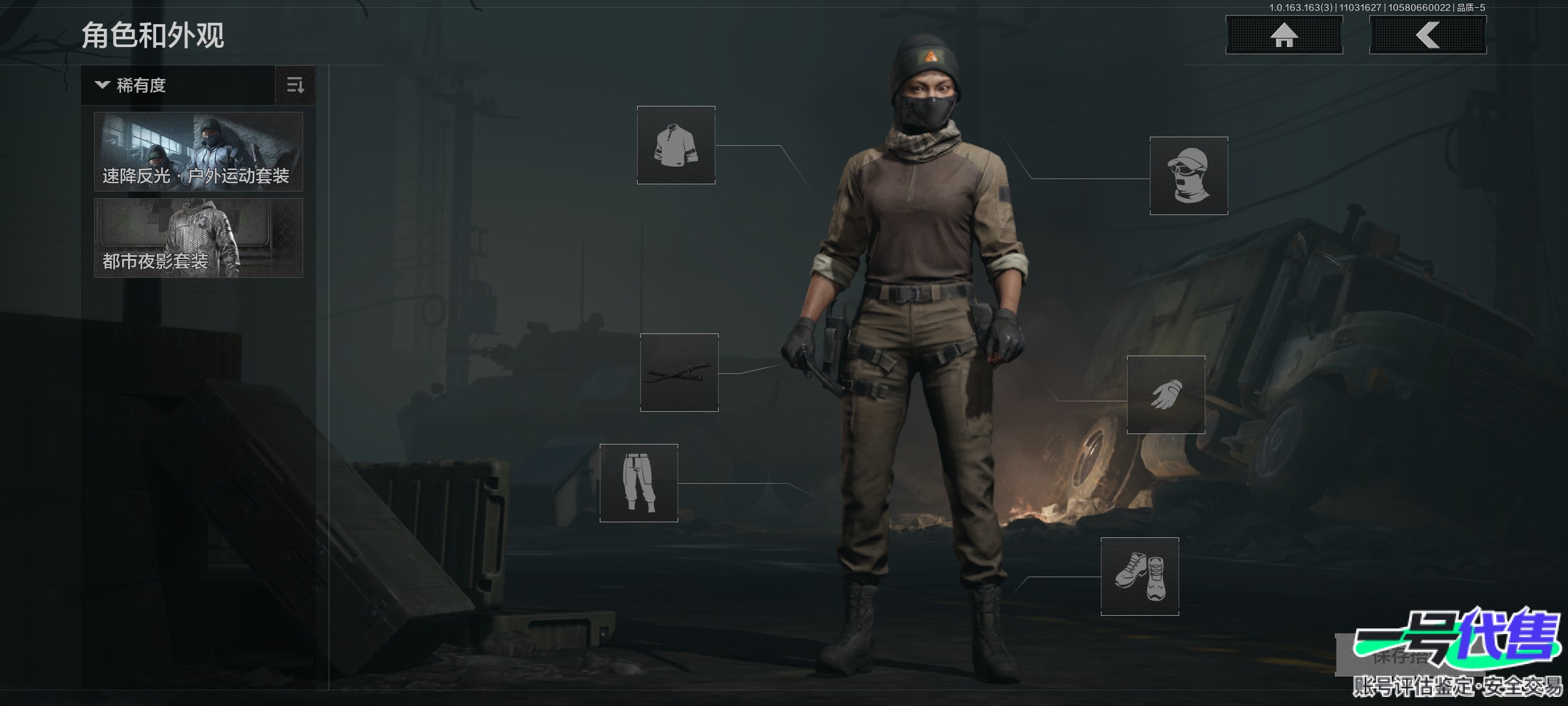Select the pants equipment slot
This screenshot has width=1568, height=706.
coord(638,483)
